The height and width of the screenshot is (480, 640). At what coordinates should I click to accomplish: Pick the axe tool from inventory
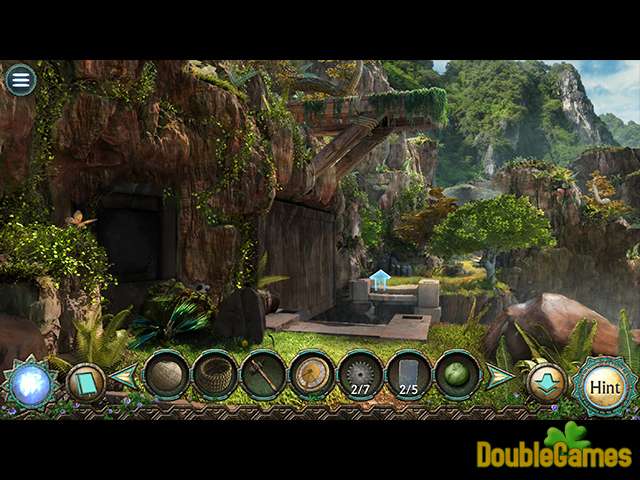click(264, 376)
